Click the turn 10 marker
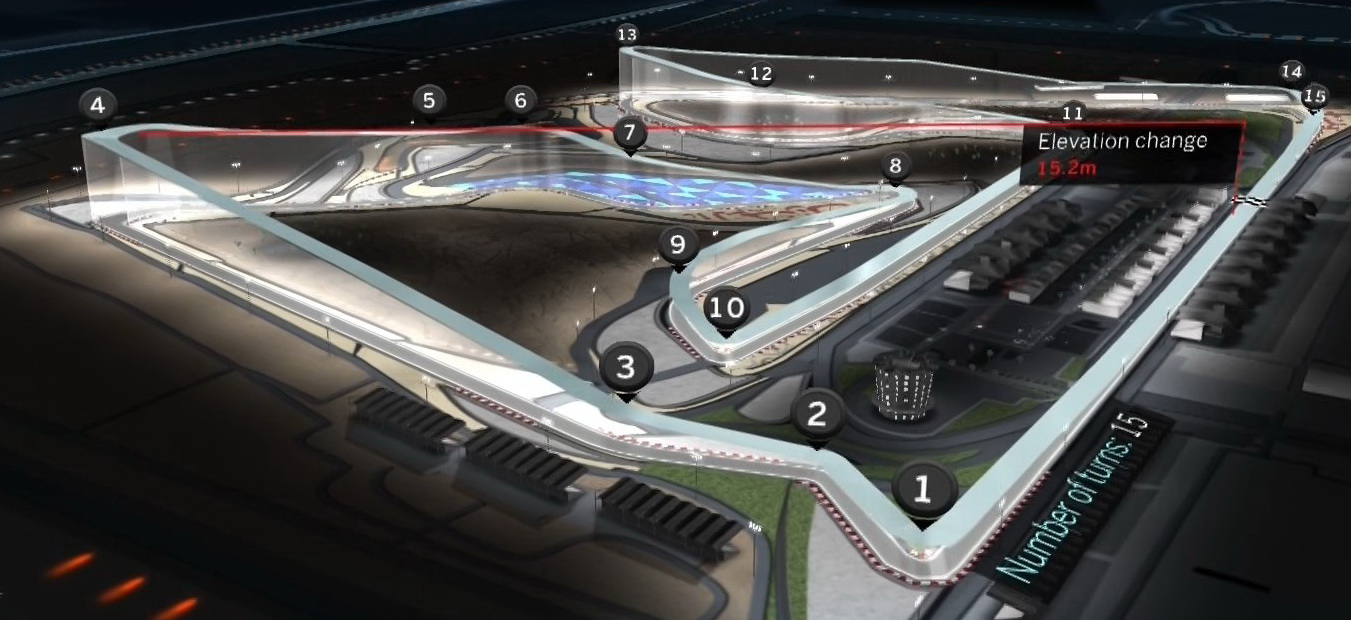Screen dimensions: 1351x620 tap(727, 307)
